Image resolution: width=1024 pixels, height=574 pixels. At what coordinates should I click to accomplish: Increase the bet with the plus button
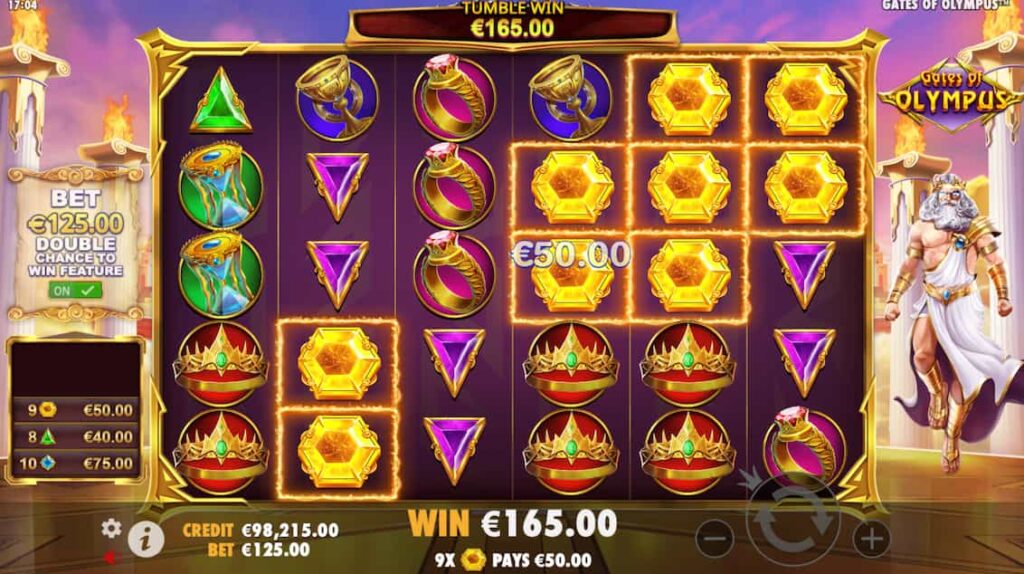coord(871,540)
